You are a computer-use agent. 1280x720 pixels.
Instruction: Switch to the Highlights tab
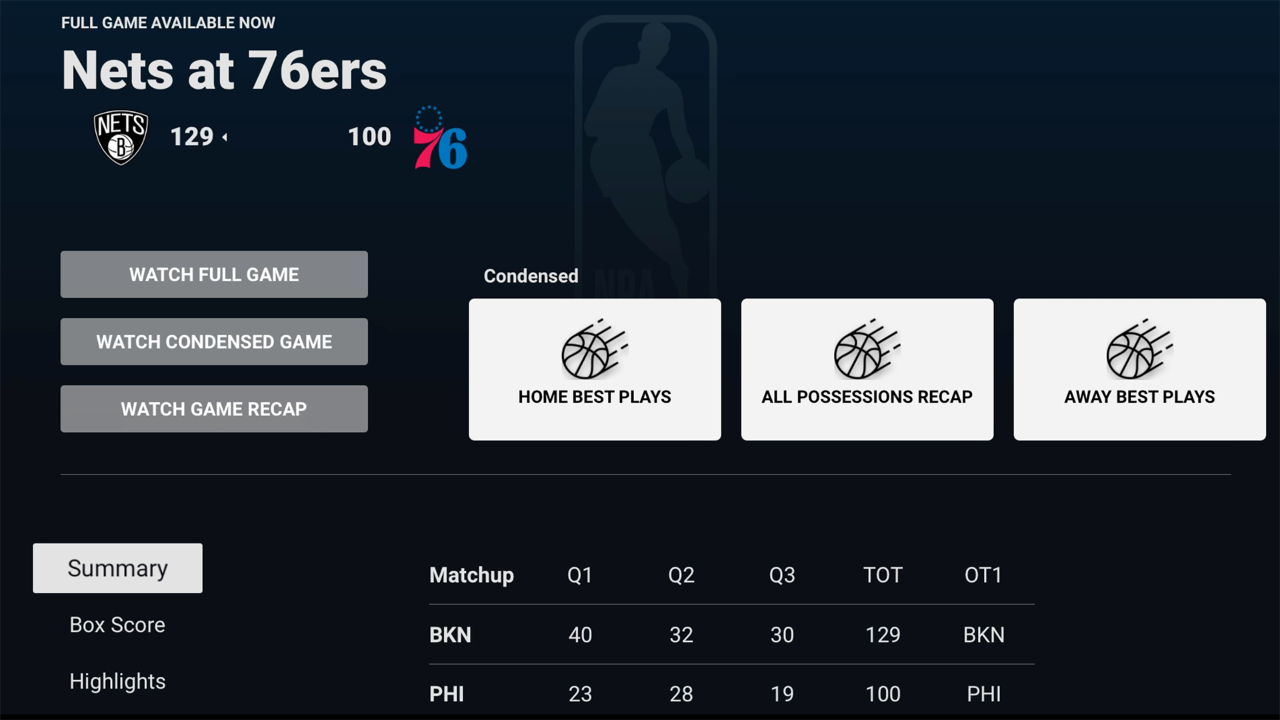pyautogui.click(x=117, y=681)
